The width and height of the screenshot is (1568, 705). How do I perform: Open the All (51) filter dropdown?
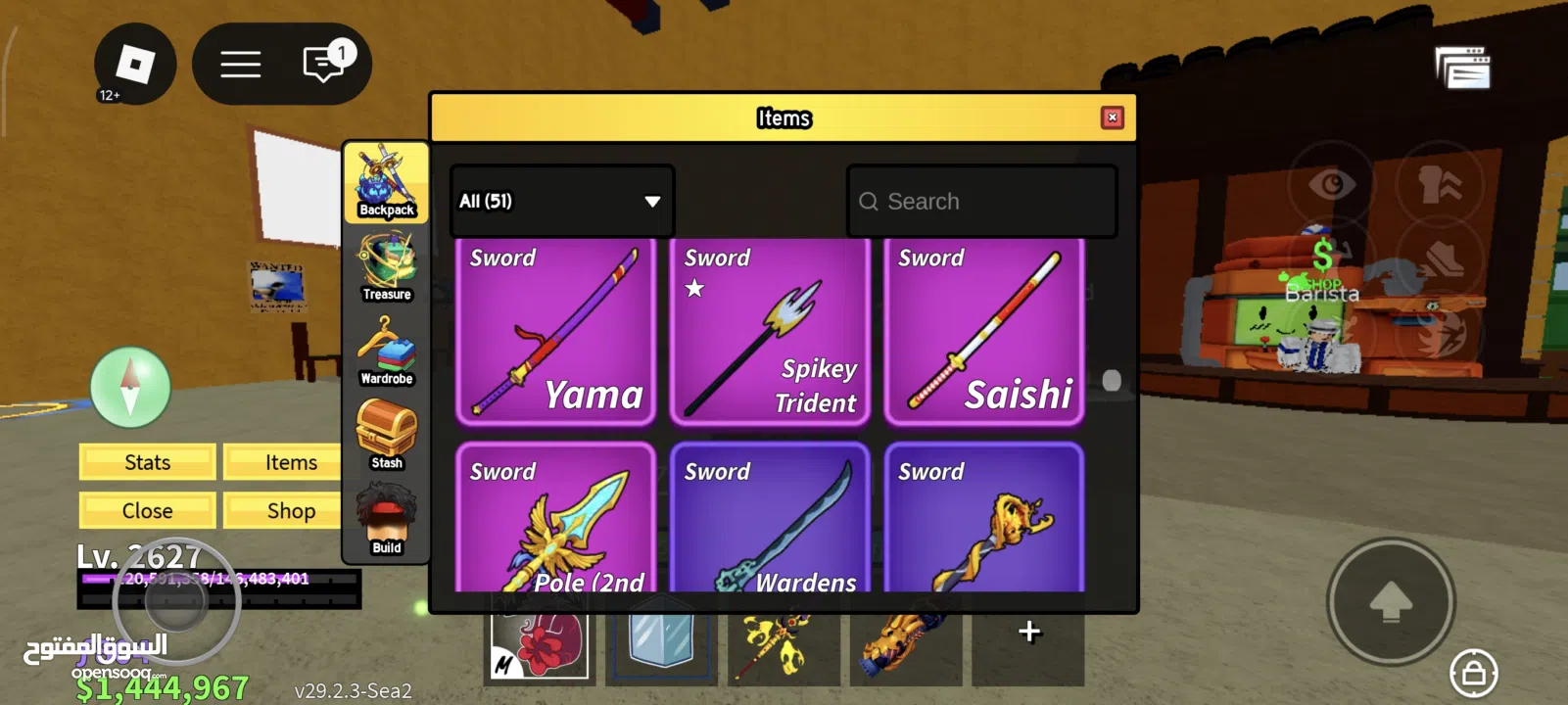(x=561, y=201)
